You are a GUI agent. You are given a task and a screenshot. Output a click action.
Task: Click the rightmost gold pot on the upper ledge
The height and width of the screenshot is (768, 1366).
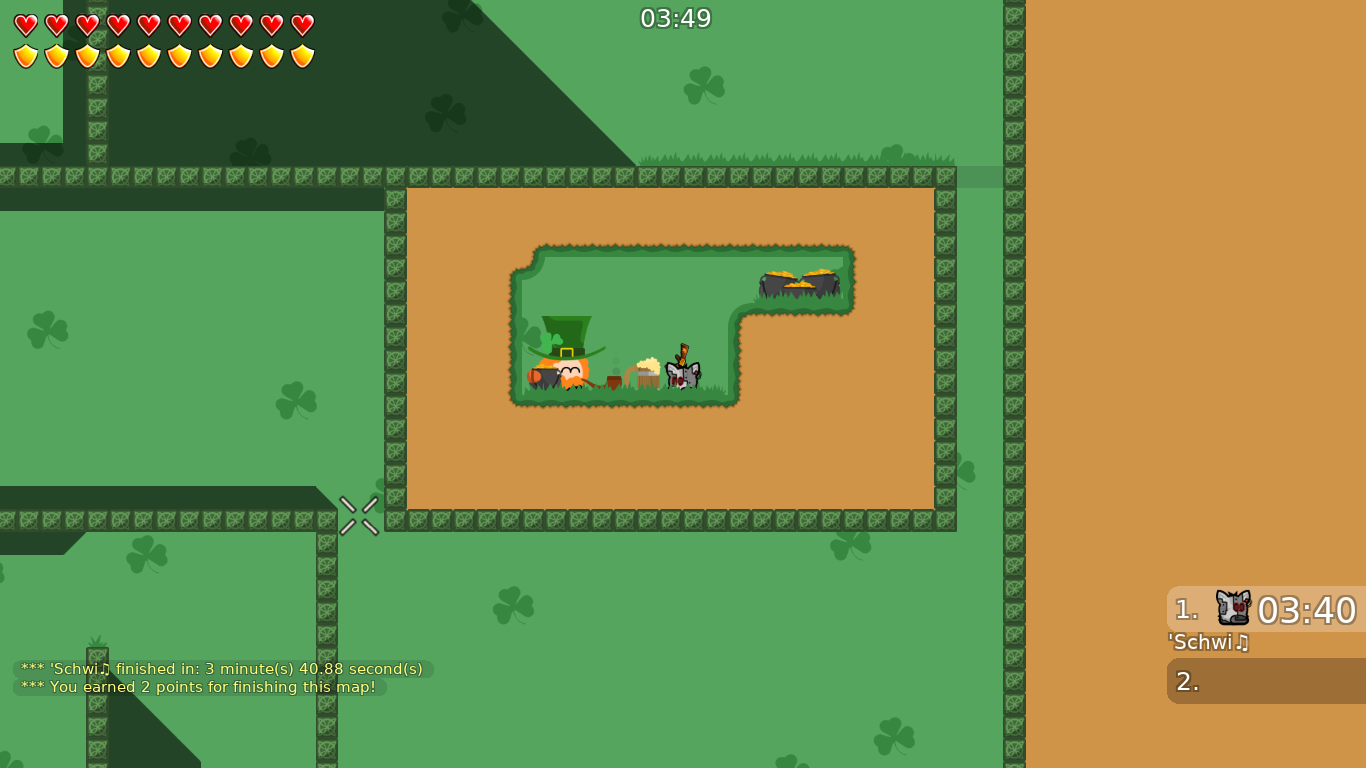[822, 282]
